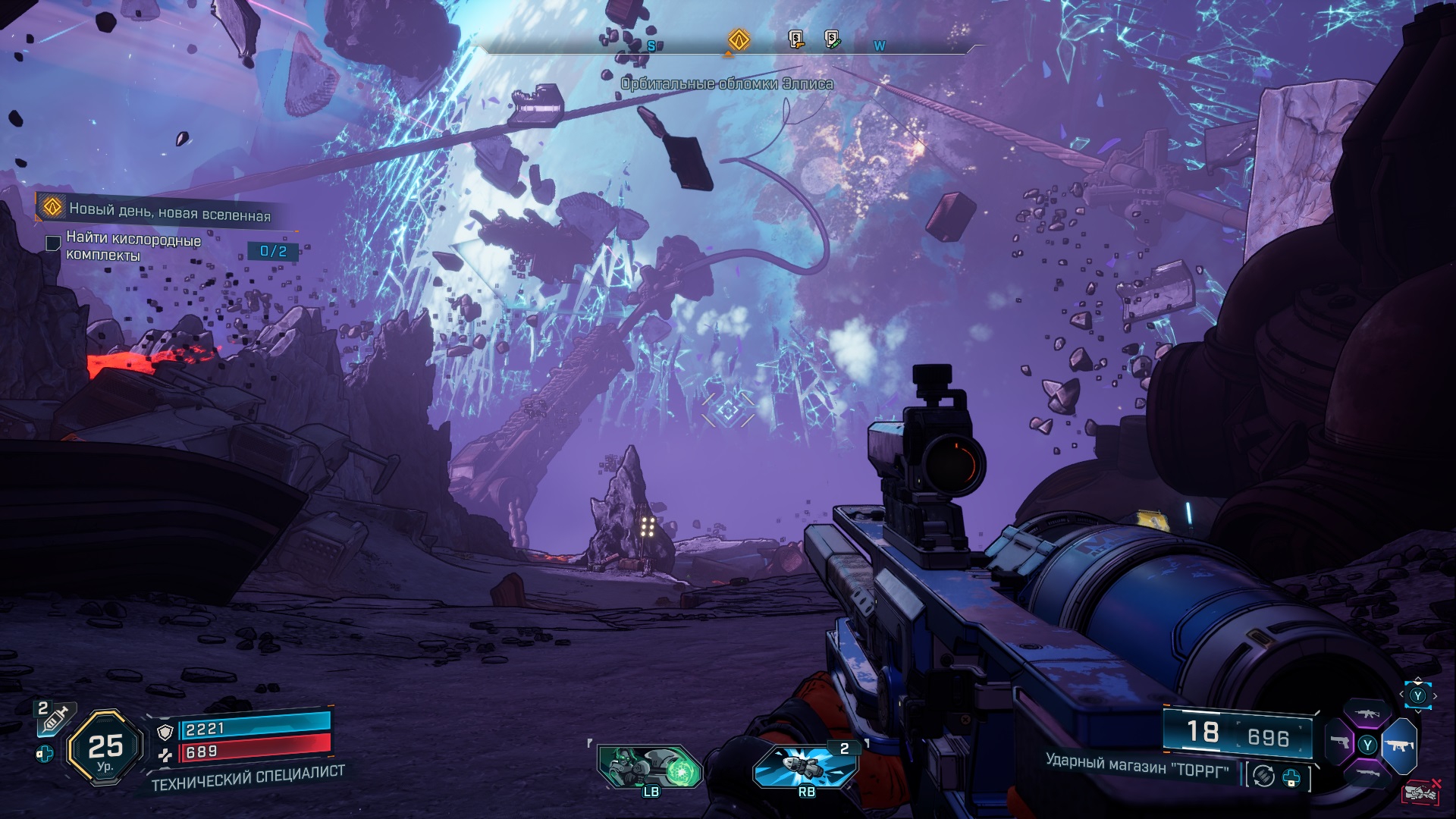1456x819 pixels.
Task: Select the rocket ordnance ability slot
Action: pyautogui.click(x=805, y=766)
